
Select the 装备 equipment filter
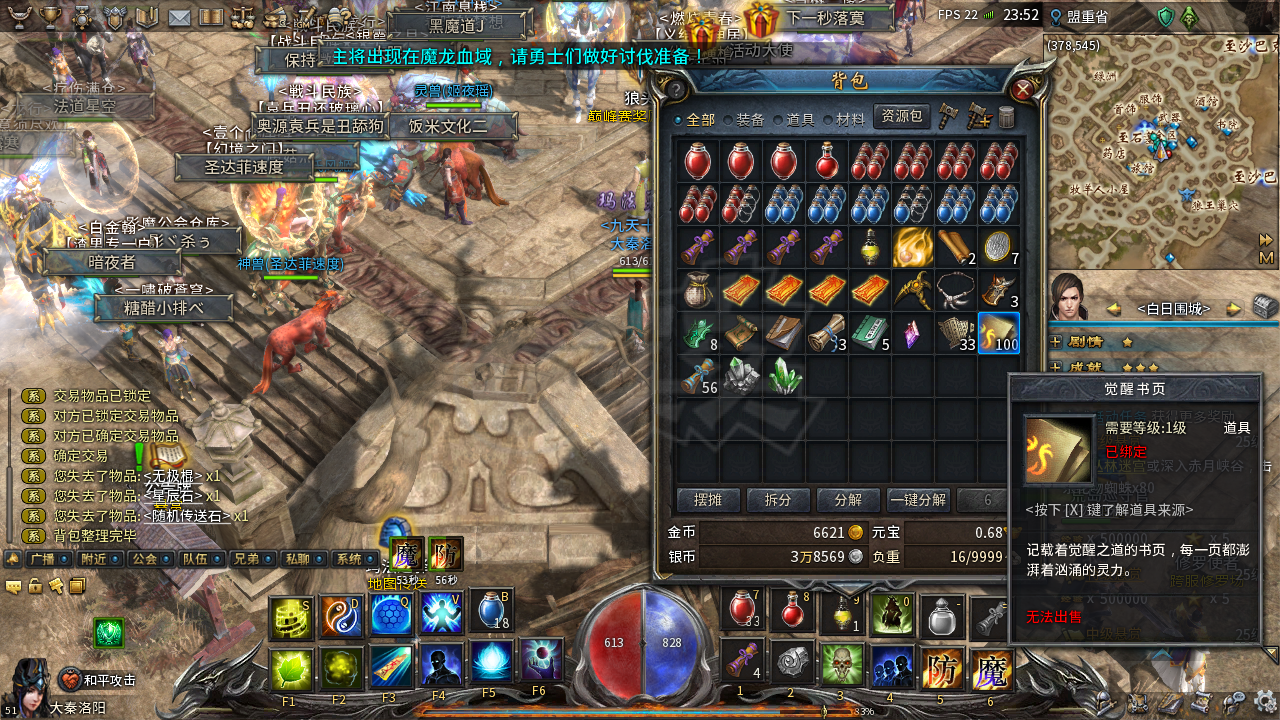(x=743, y=119)
